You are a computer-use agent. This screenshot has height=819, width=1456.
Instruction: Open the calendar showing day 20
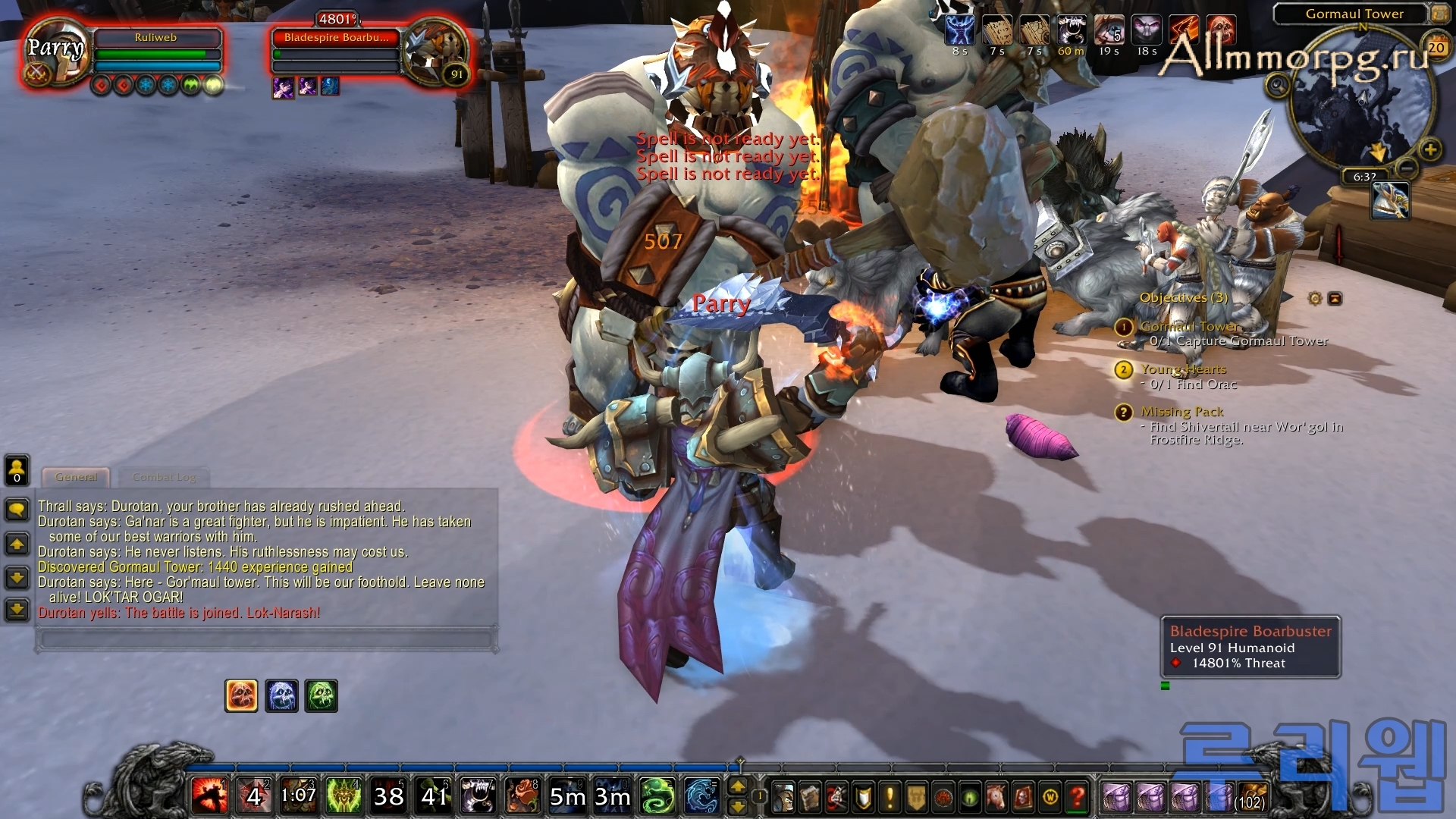click(1436, 48)
